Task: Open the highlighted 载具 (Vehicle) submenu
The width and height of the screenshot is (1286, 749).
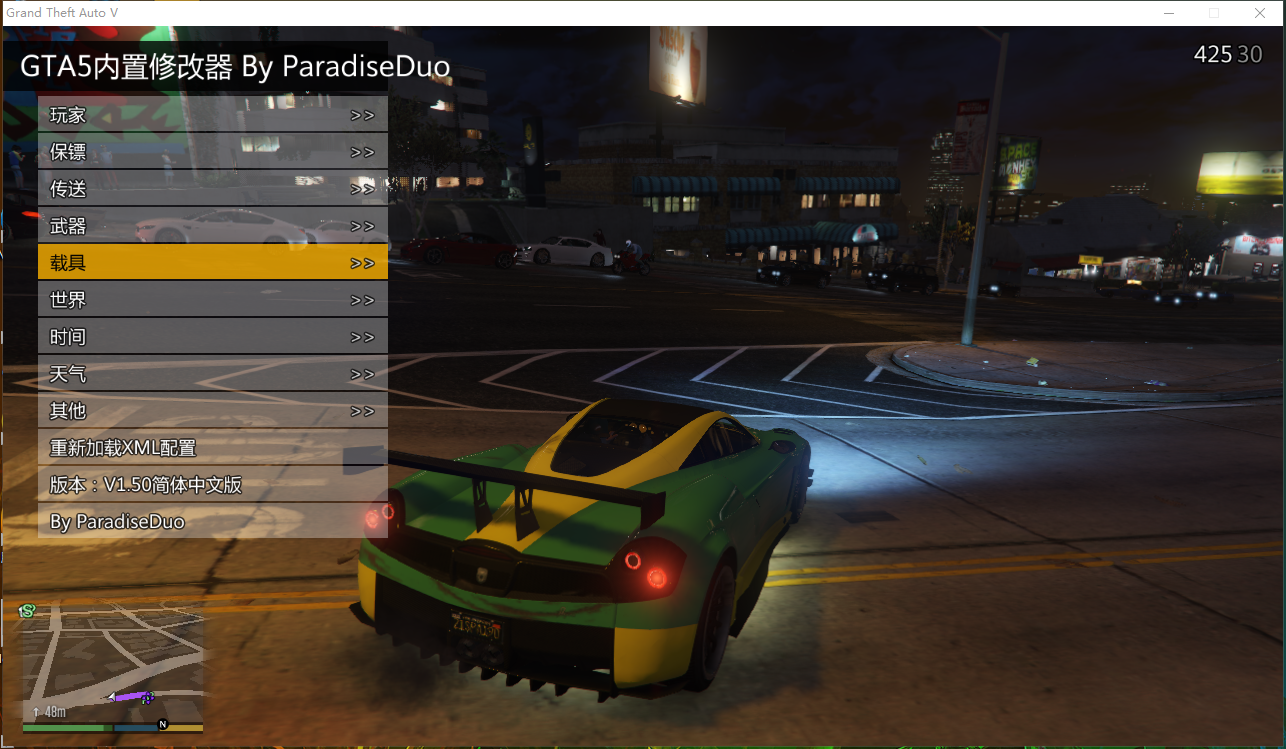Action: tap(212, 263)
